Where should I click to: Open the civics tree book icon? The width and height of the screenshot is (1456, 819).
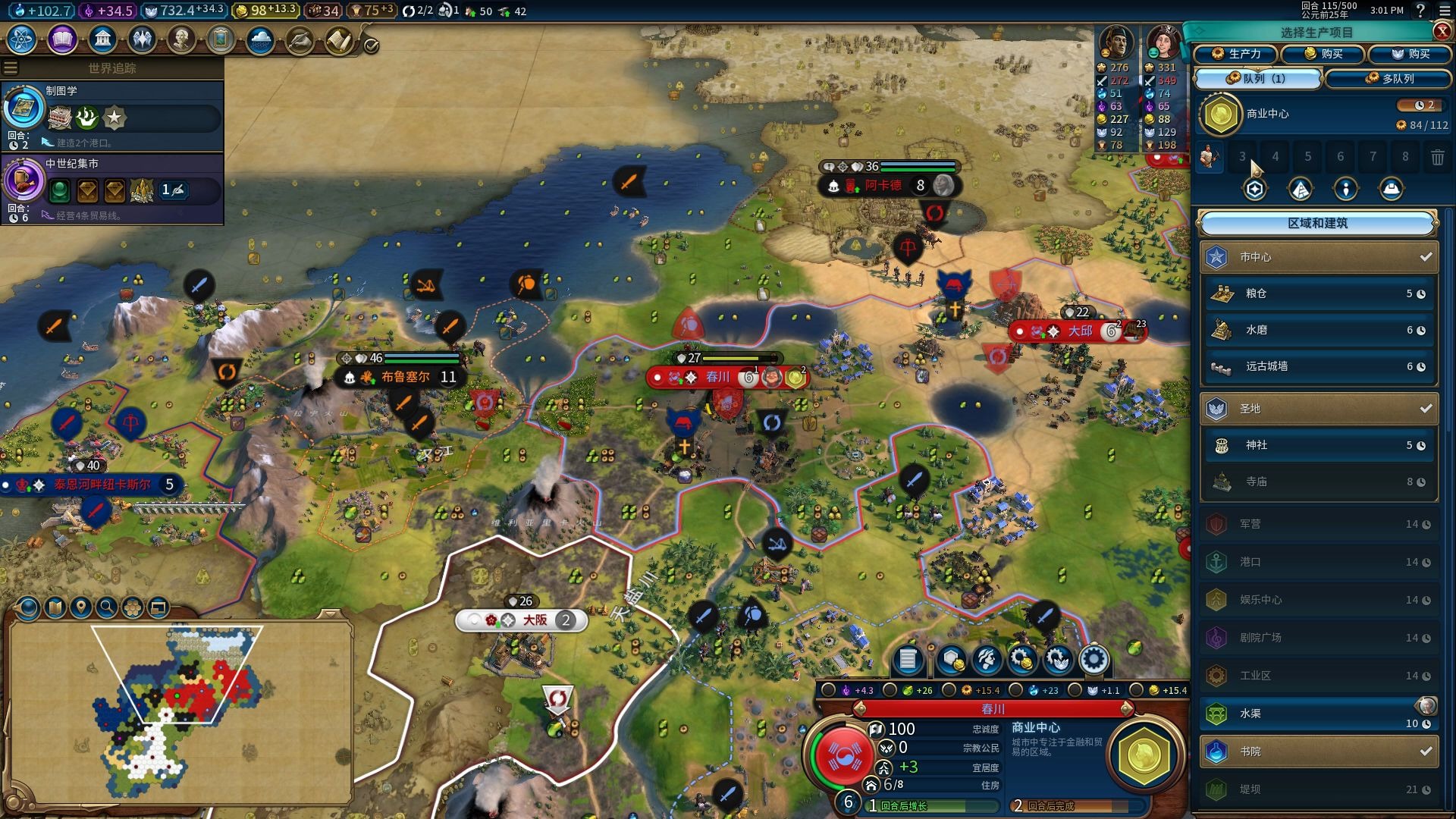coord(62,39)
